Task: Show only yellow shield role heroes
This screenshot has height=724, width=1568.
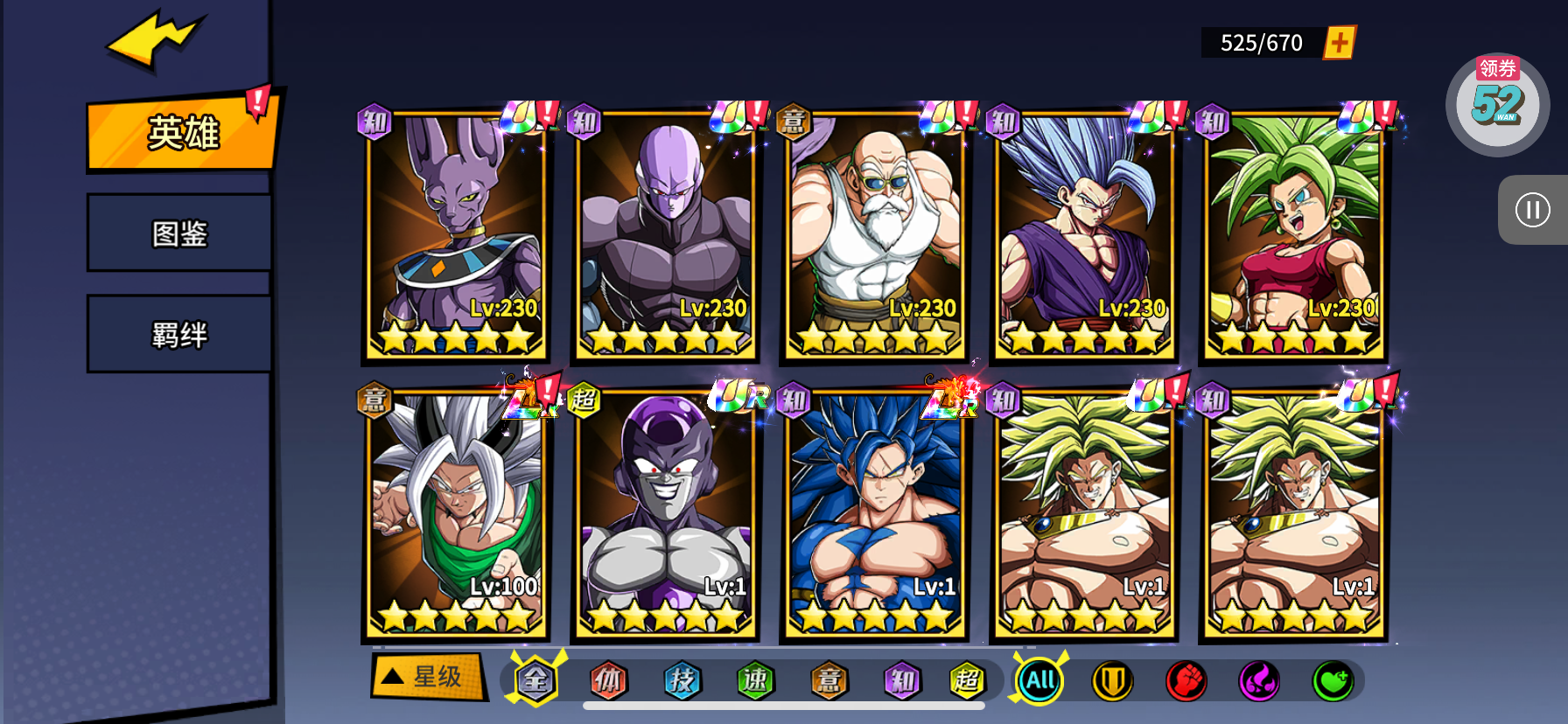Action: (1112, 681)
